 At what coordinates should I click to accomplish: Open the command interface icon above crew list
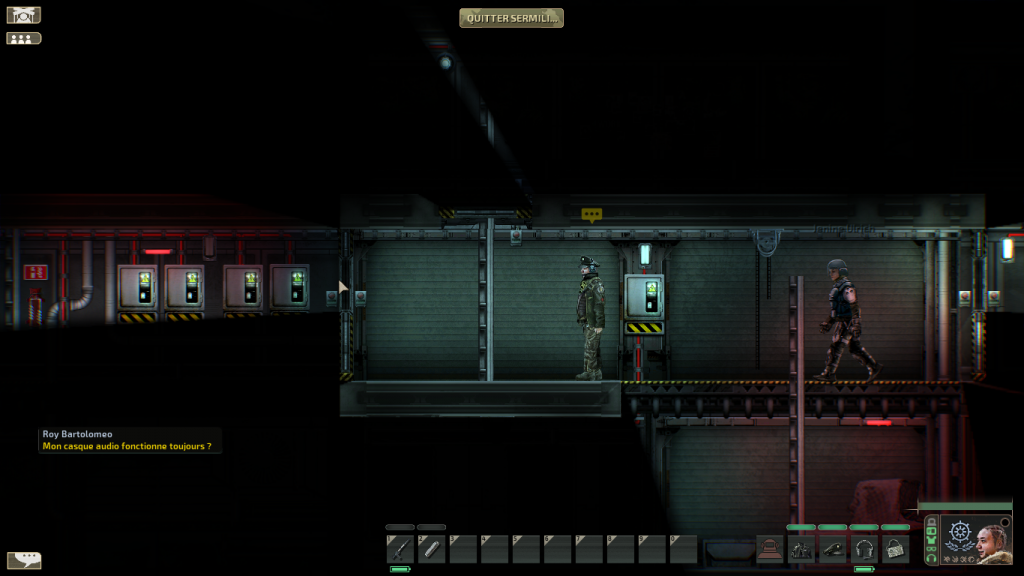(24, 16)
